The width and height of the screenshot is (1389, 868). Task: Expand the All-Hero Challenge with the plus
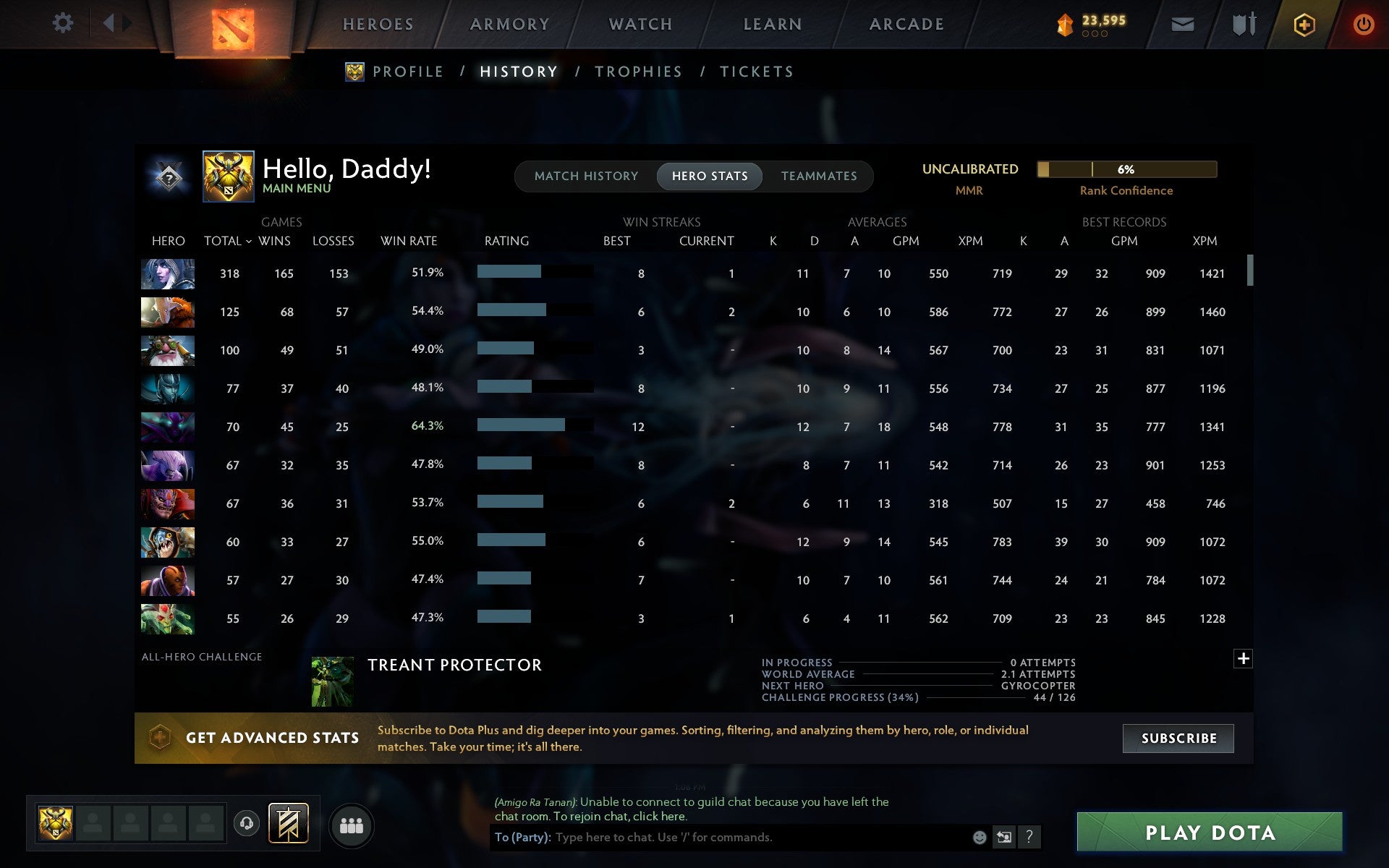[x=1244, y=659]
